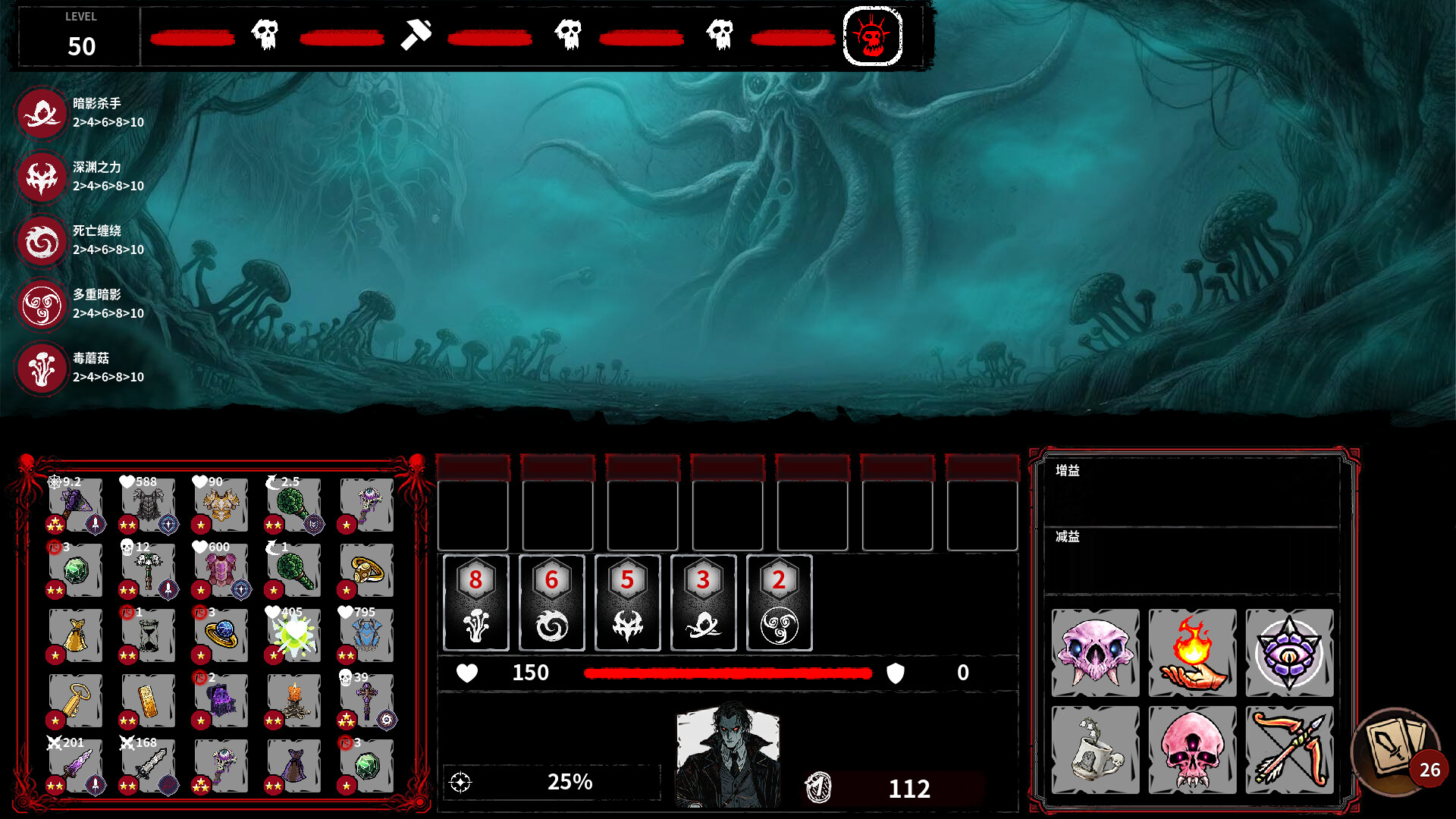Screen dimensions: 1456x819
Task: Select the 暗影杀手 skill icon
Action: [x=42, y=114]
